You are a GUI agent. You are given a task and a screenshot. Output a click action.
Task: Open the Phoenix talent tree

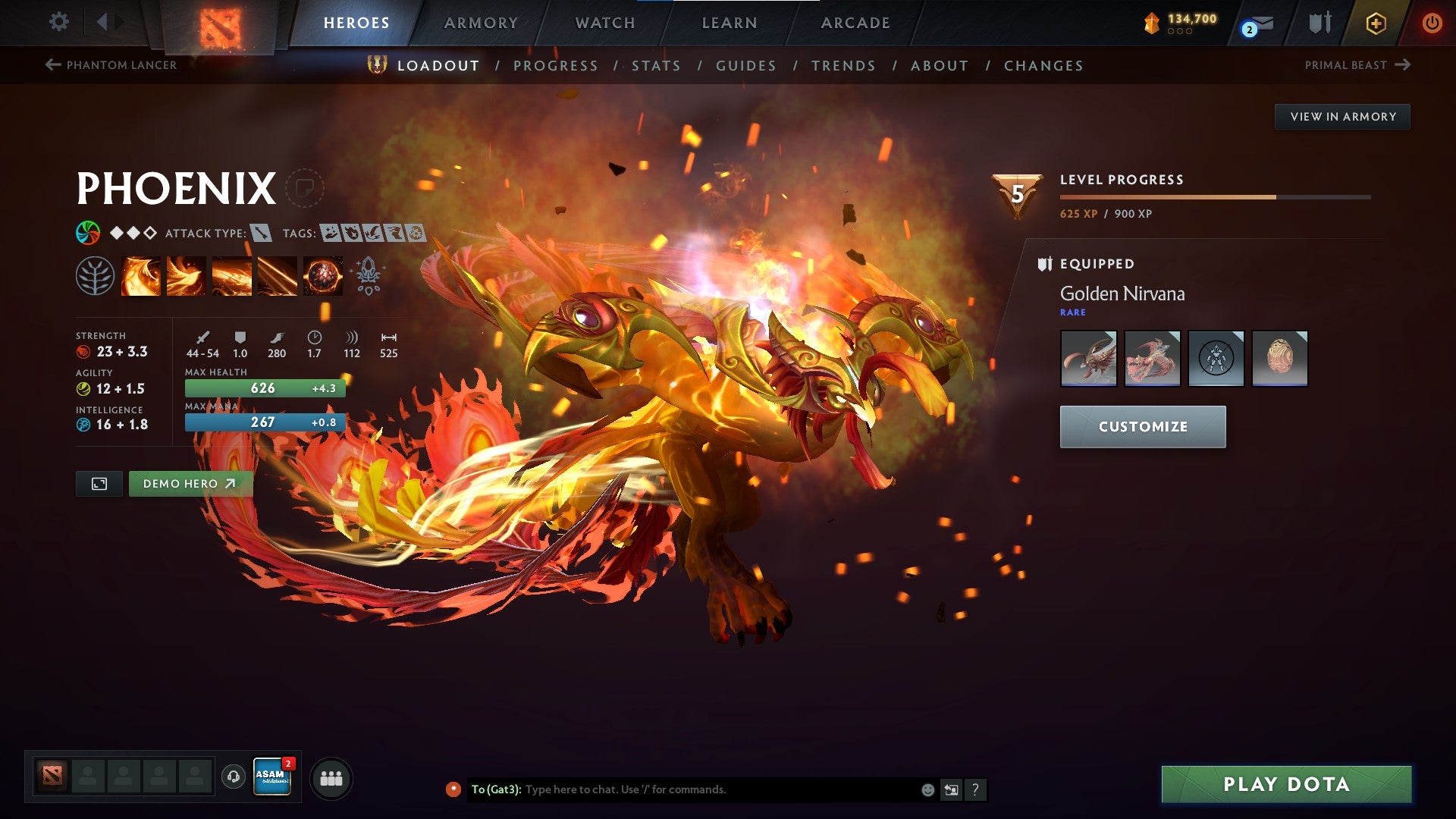[96, 275]
